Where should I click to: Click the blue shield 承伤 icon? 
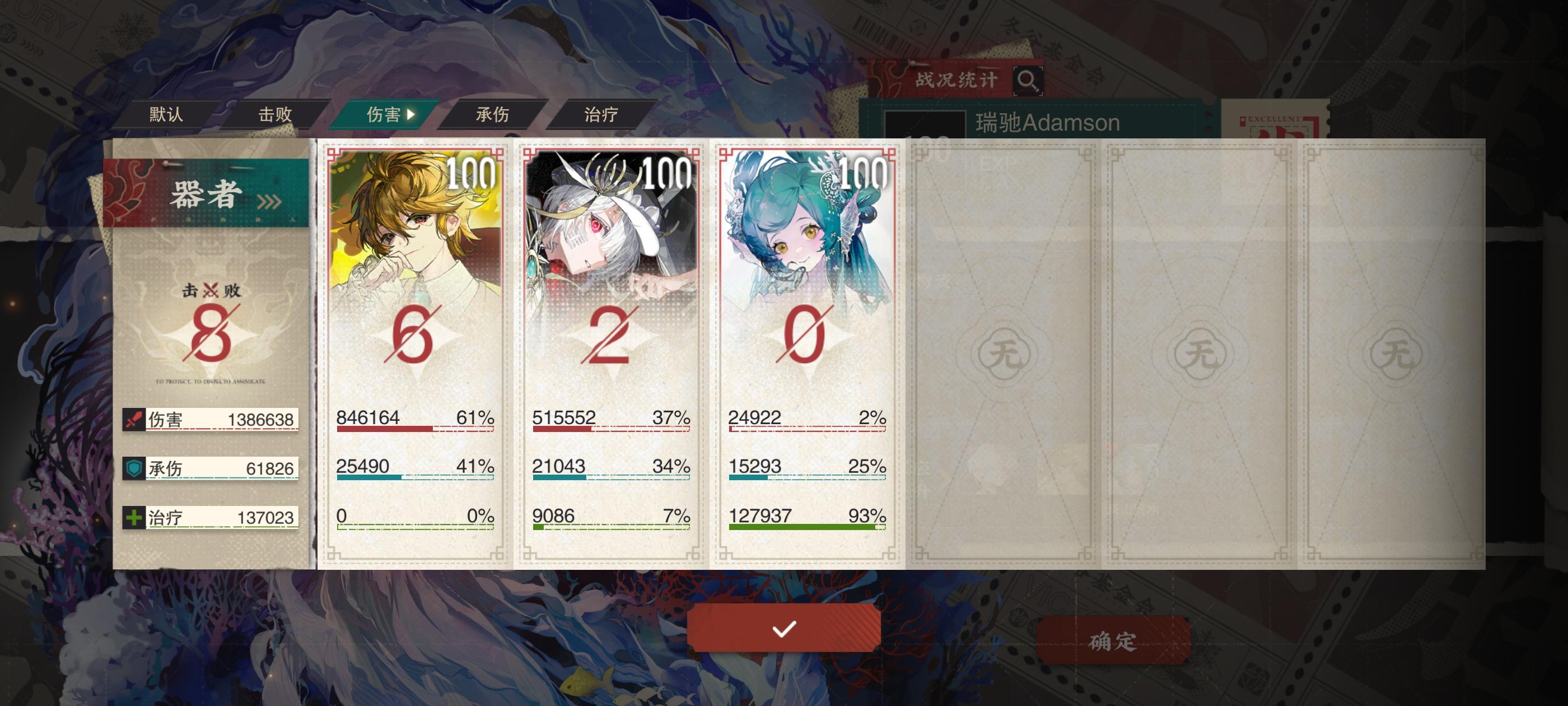[135, 468]
